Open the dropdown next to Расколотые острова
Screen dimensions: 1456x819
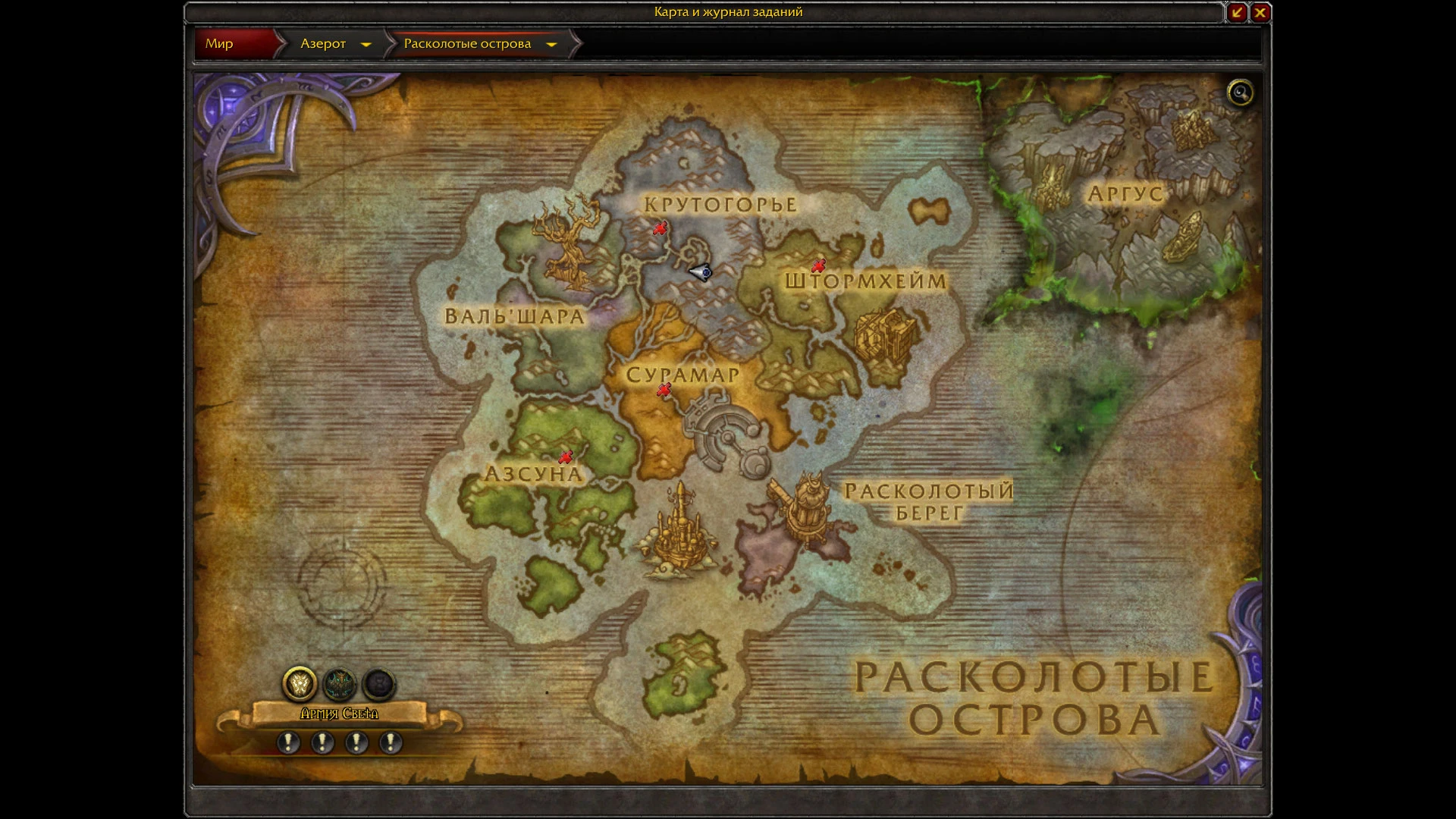click(552, 44)
